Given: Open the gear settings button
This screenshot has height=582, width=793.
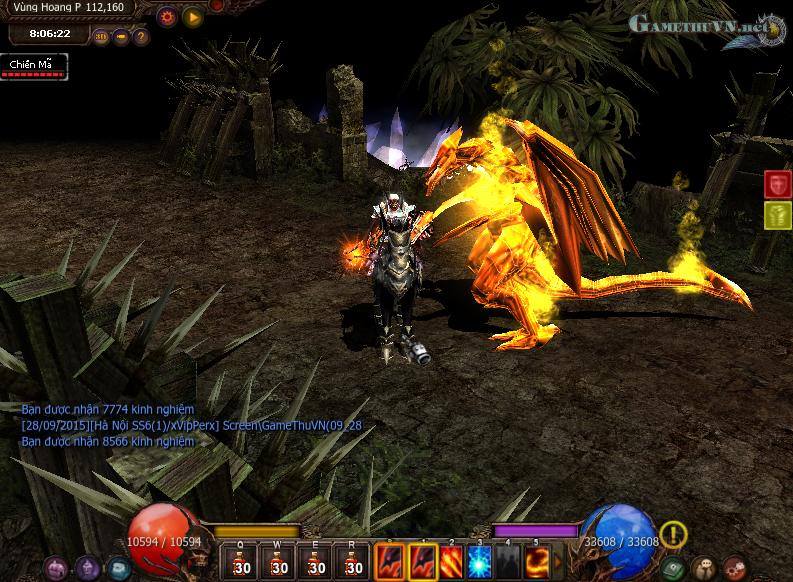Looking at the screenshot, I should pyautogui.click(x=167, y=16).
